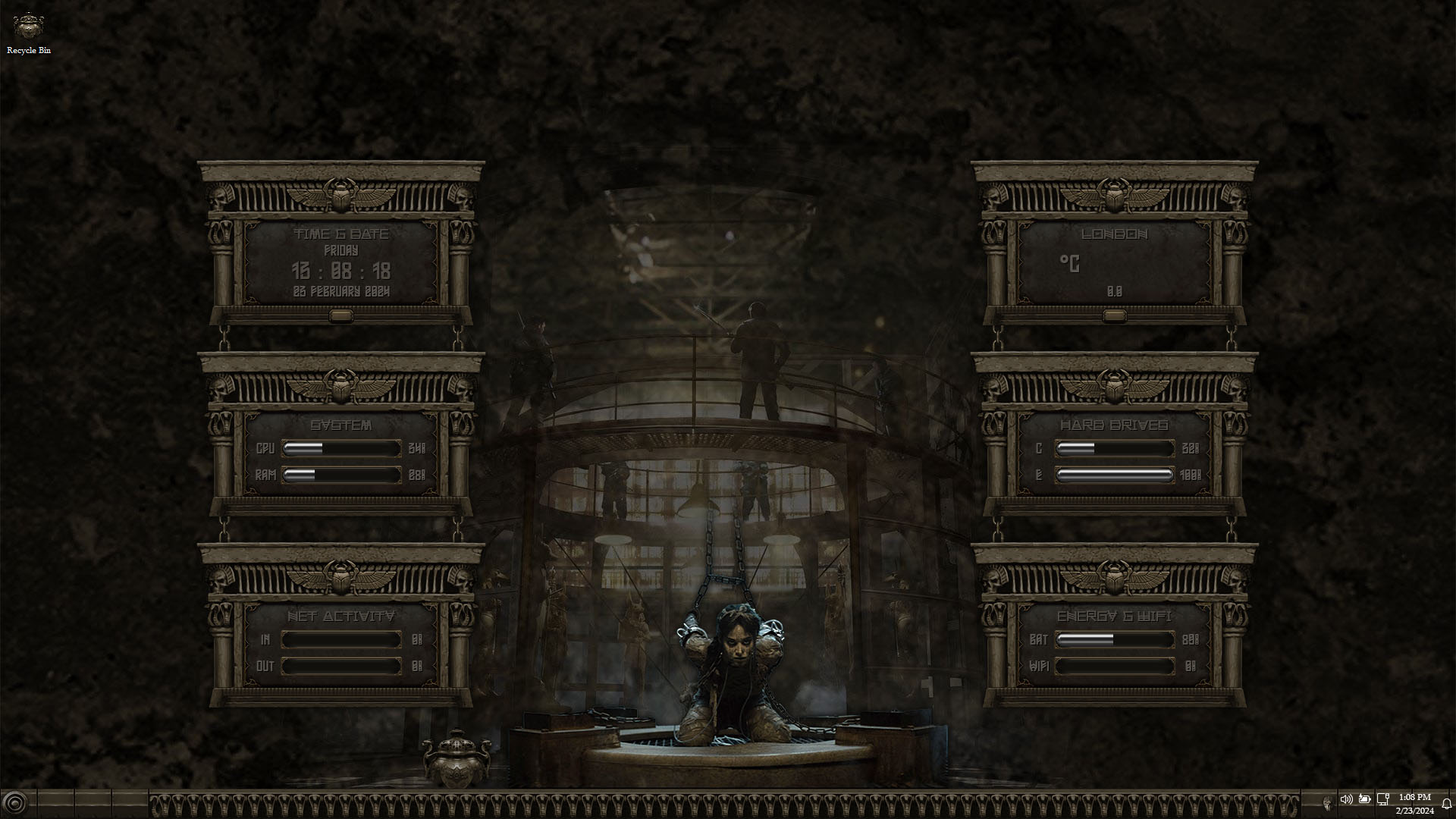Click the figure icon in the system tray
The image size is (1456, 819).
1327,802
